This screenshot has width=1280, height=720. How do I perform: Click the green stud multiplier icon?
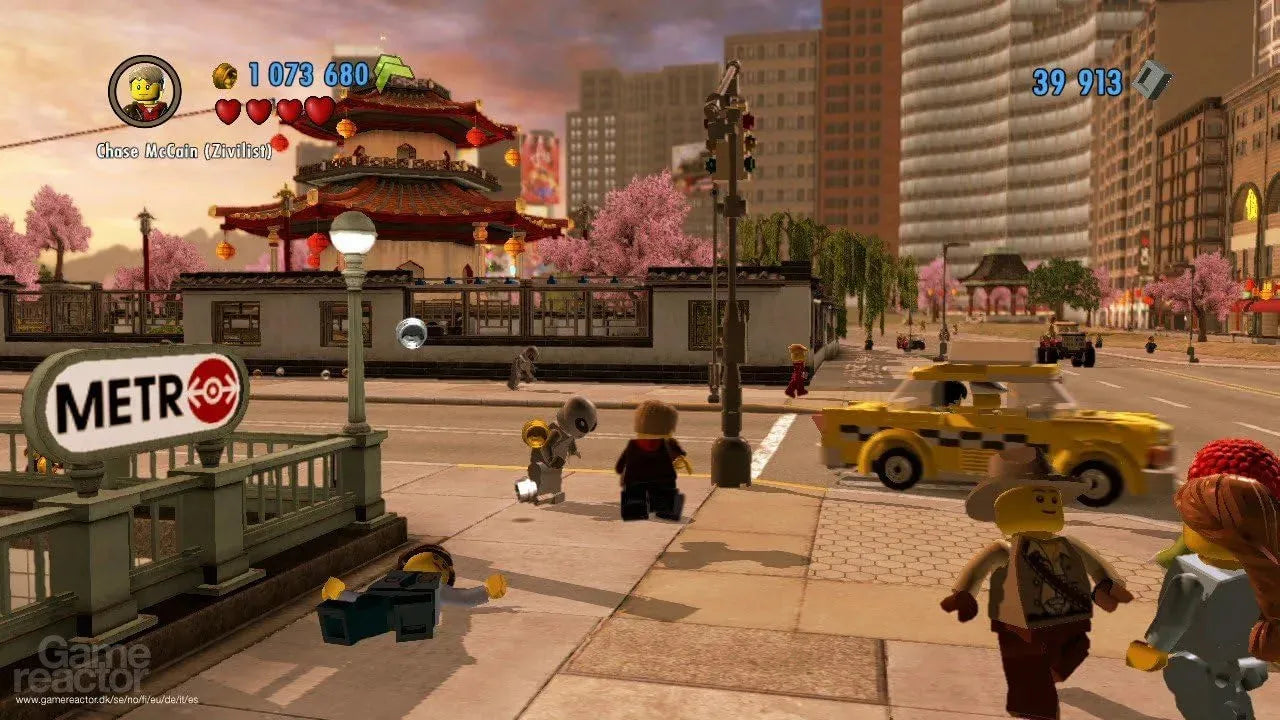392,72
